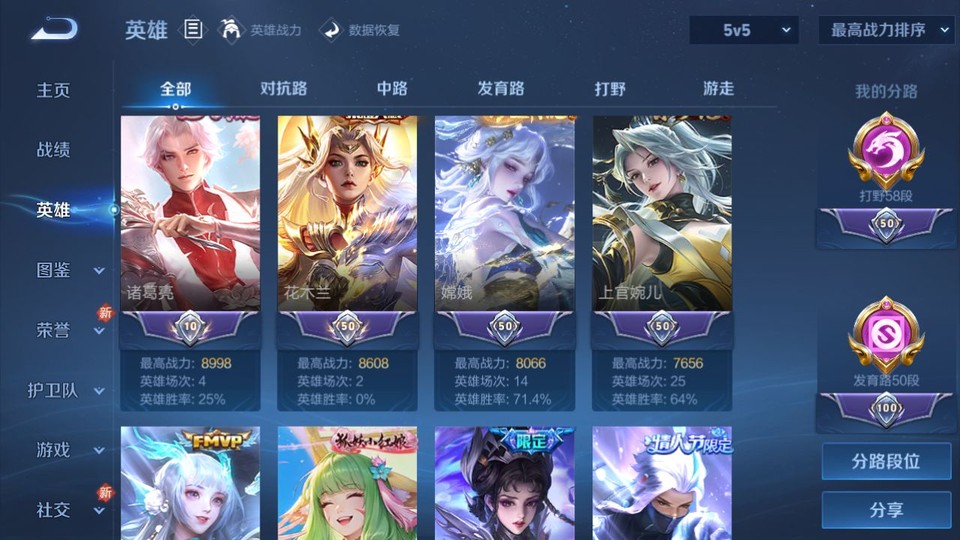Switch to the 打野 jungle tab
960x540 pixels.
click(x=610, y=88)
